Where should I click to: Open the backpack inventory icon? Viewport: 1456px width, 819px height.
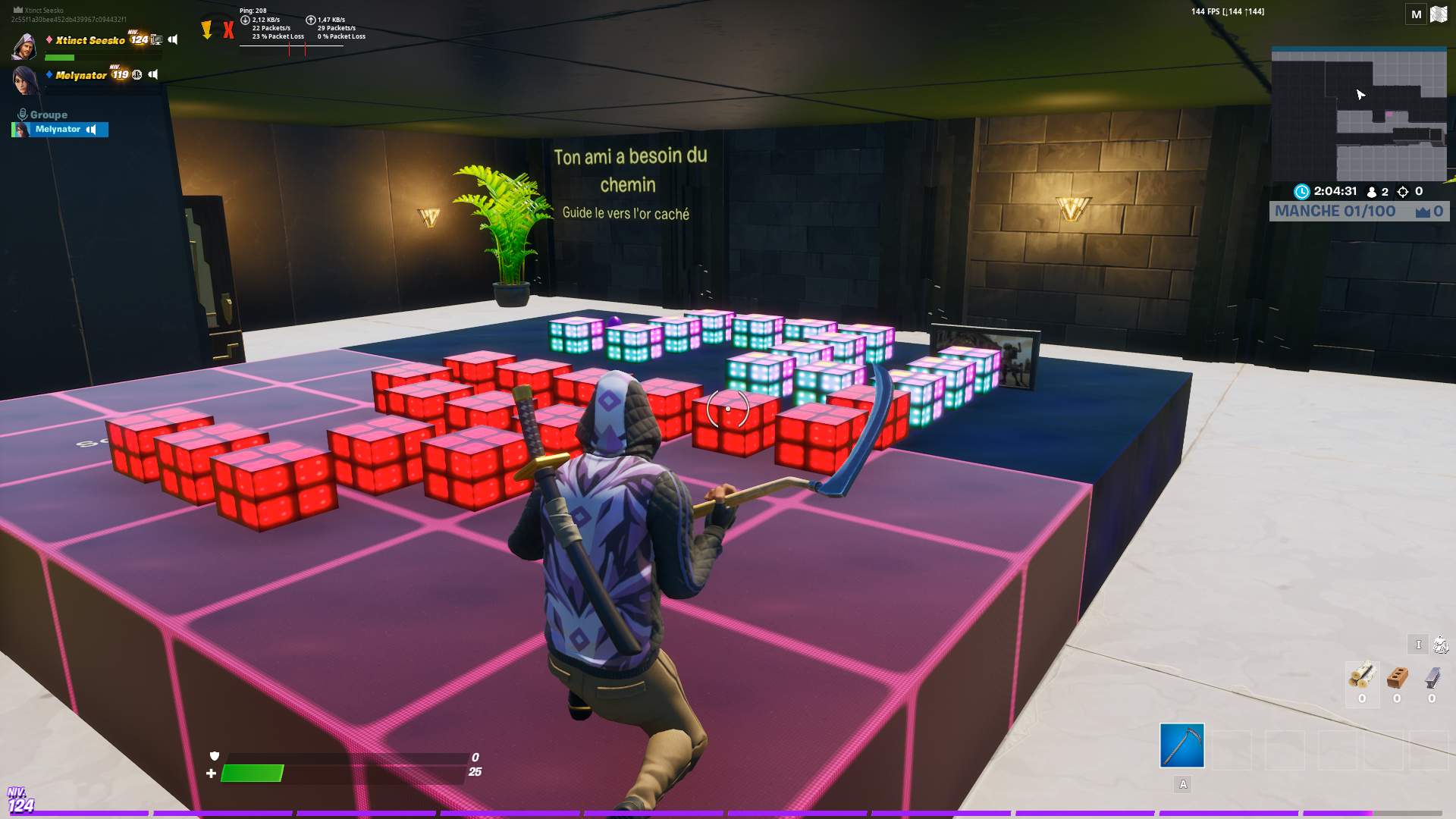[x=1440, y=645]
